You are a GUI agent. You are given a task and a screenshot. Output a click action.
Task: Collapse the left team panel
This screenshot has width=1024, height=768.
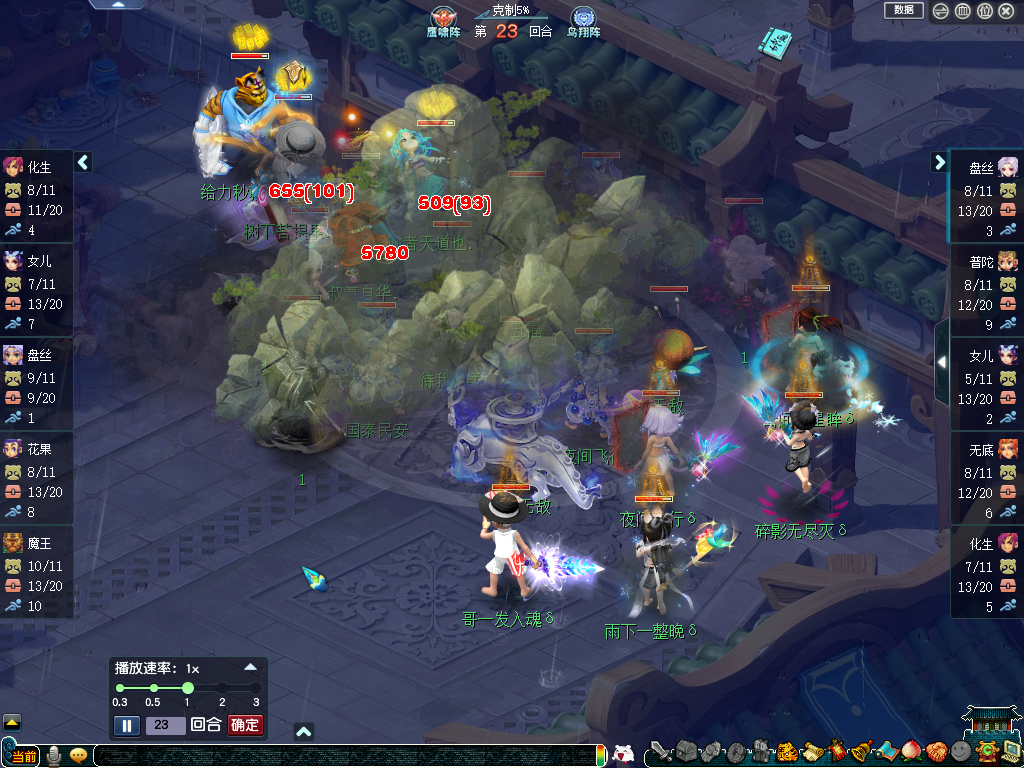(x=83, y=162)
